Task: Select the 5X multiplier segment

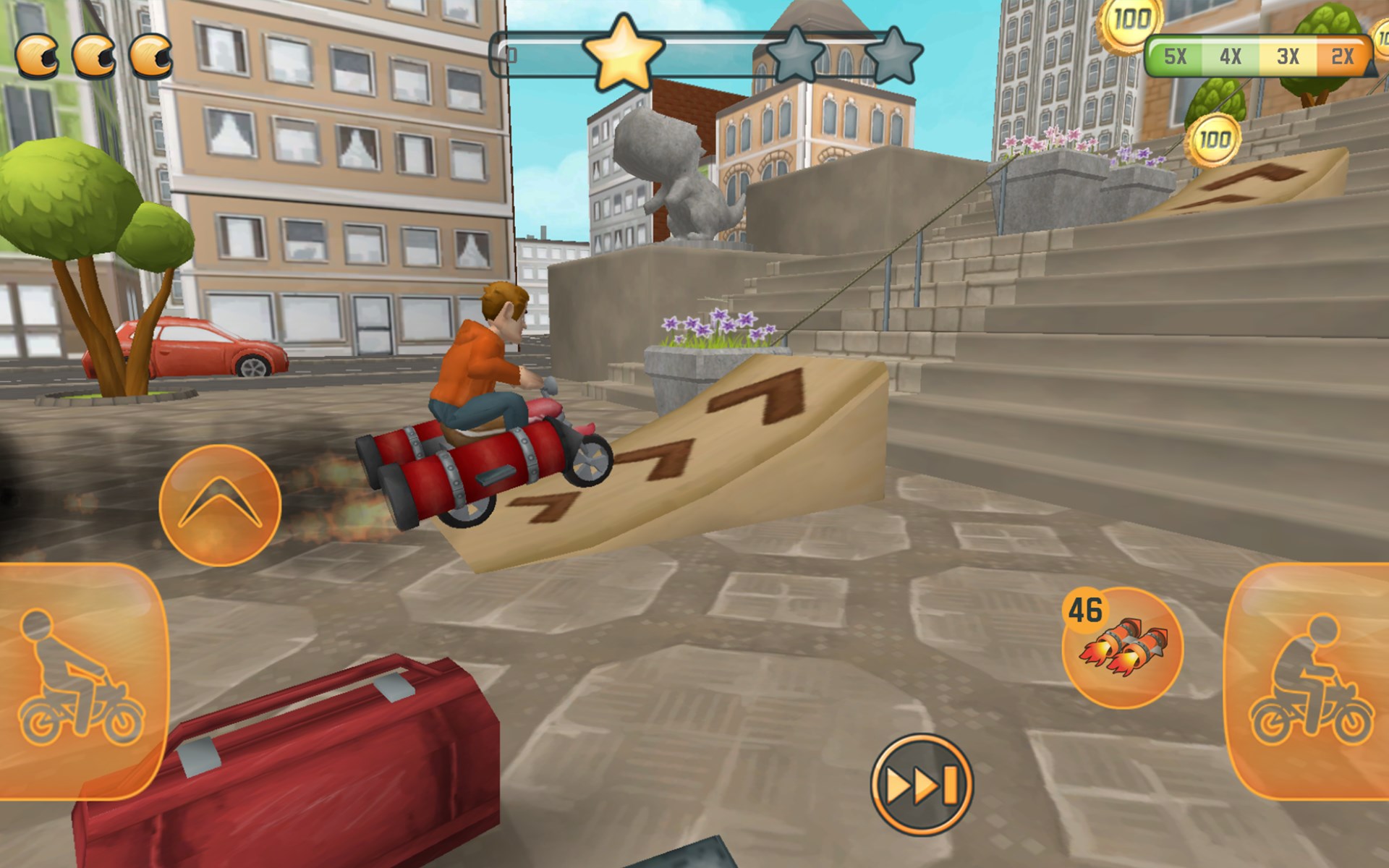Action: (x=1177, y=54)
